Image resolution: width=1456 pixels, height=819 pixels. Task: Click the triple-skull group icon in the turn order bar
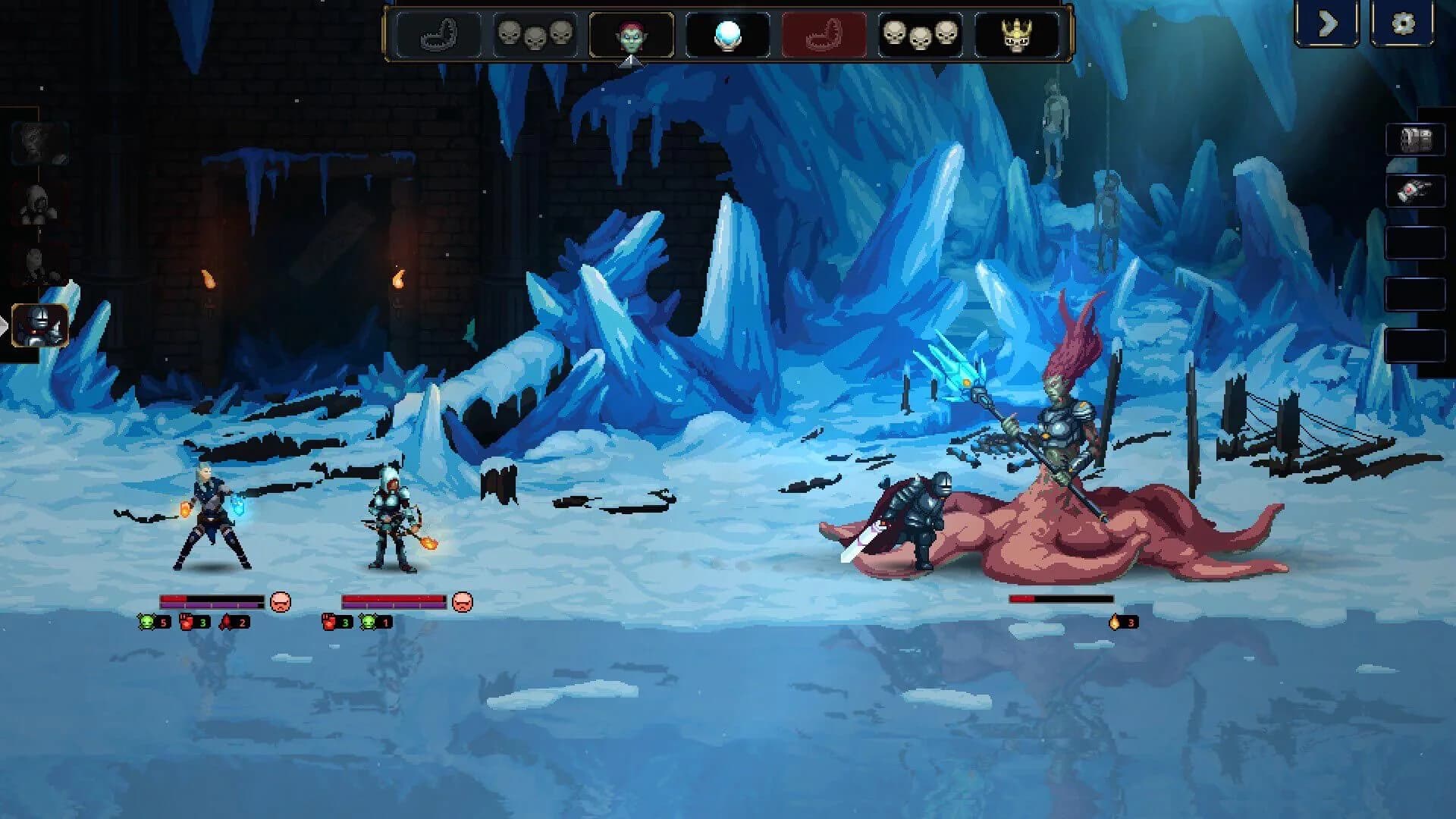pos(535,33)
